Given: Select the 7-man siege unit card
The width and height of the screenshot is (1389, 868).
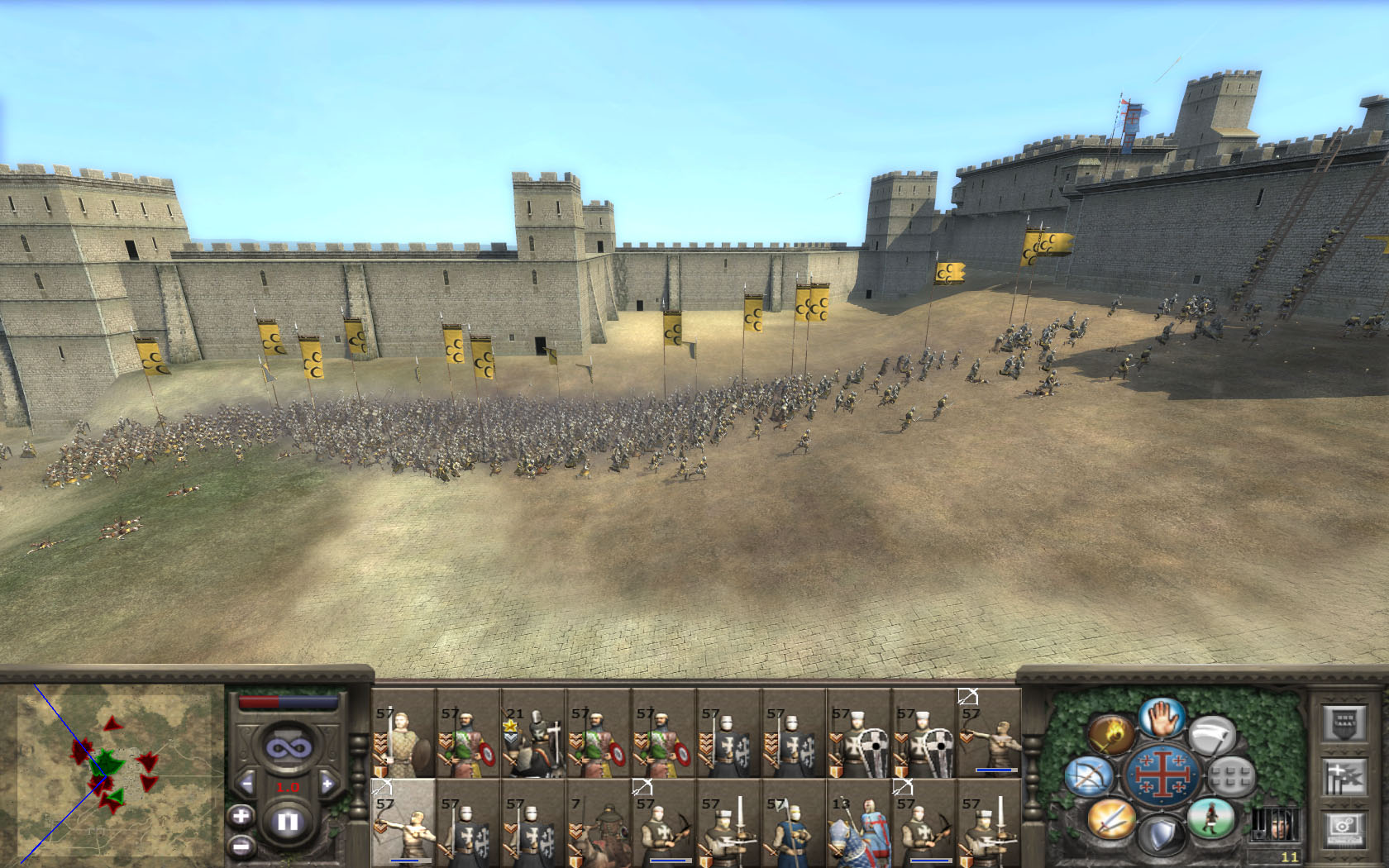Looking at the screenshot, I should coord(598,823).
